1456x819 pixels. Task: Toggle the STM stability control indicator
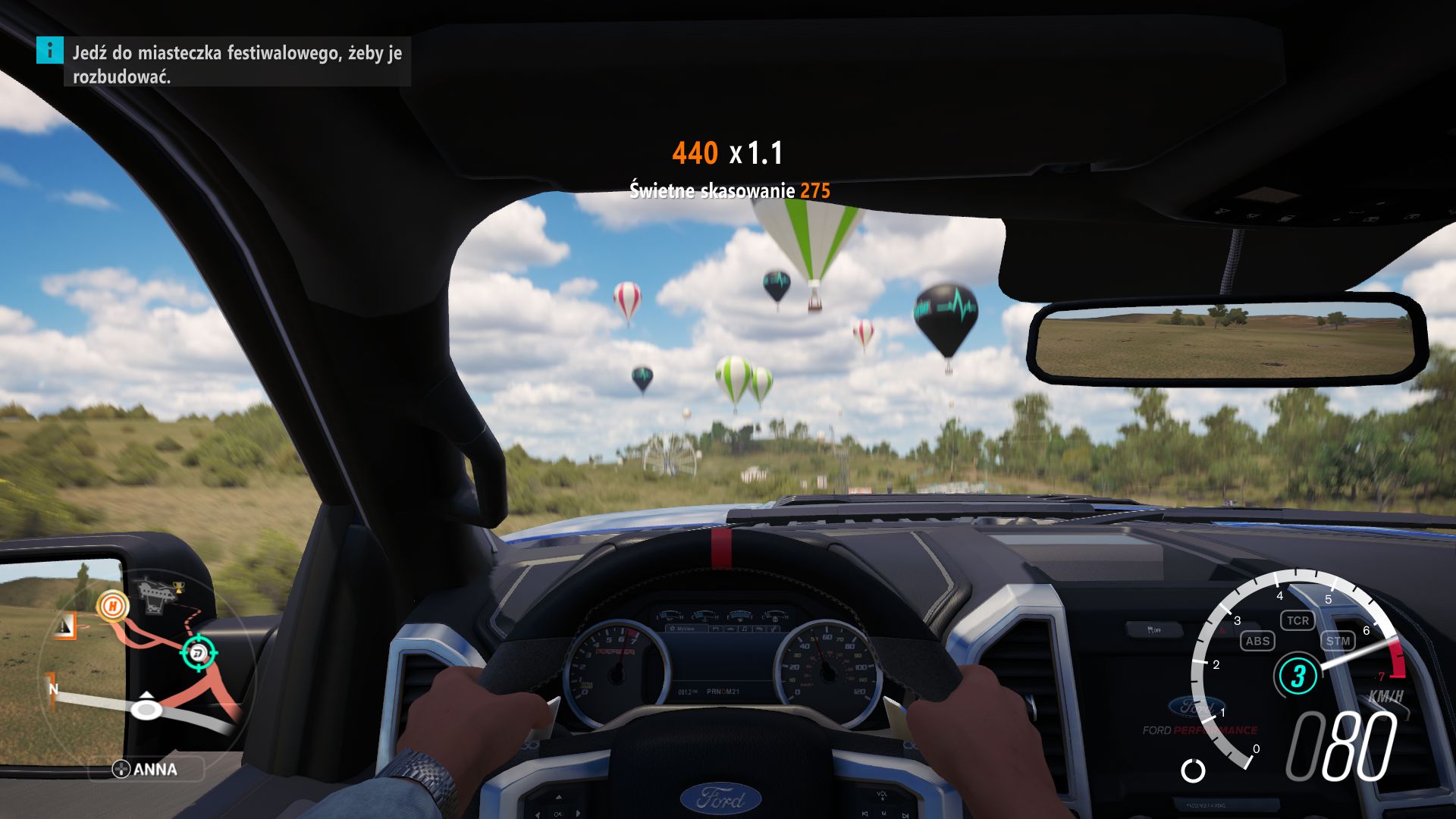pyautogui.click(x=1338, y=641)
